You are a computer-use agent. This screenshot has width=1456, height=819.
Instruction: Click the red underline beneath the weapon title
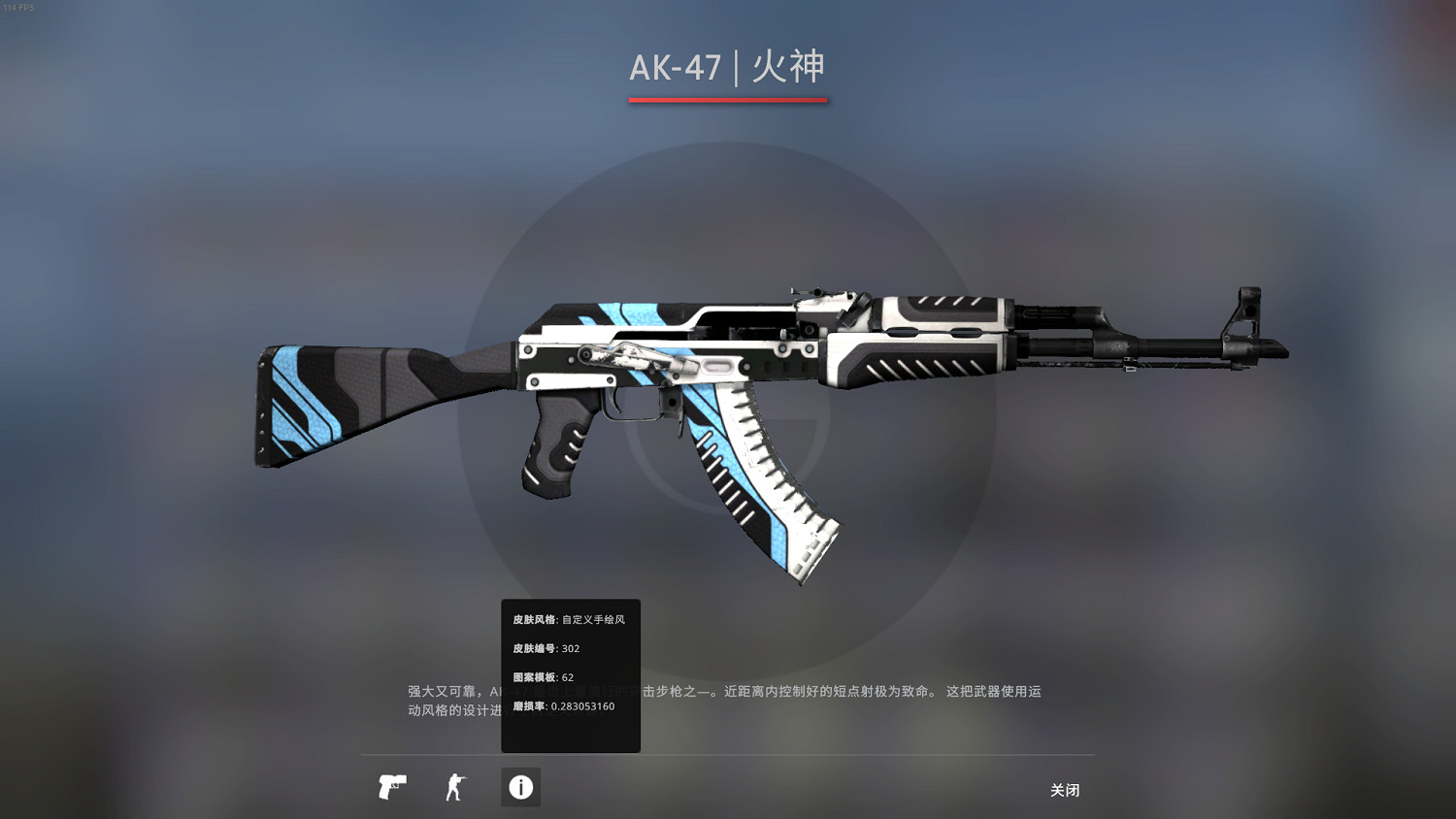click(728, 98)
